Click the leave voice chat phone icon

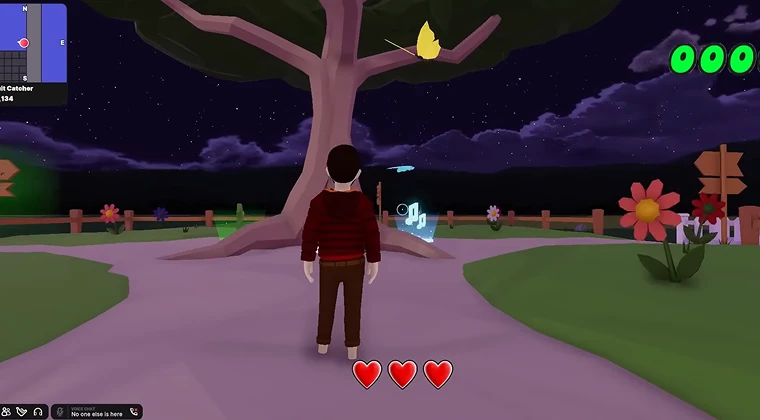tap(133, 412)
